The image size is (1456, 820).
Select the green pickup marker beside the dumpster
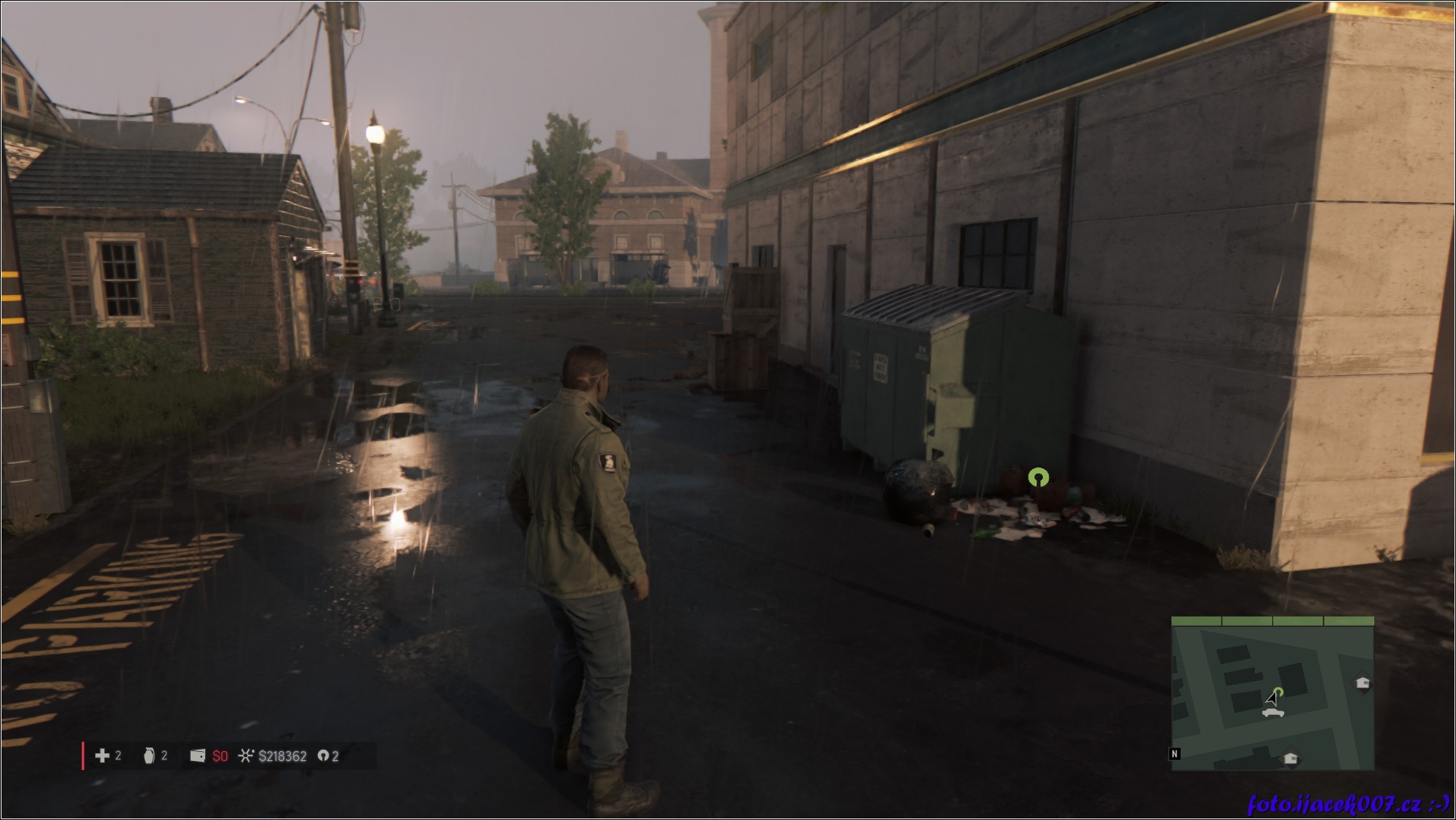coord(1038,477)
